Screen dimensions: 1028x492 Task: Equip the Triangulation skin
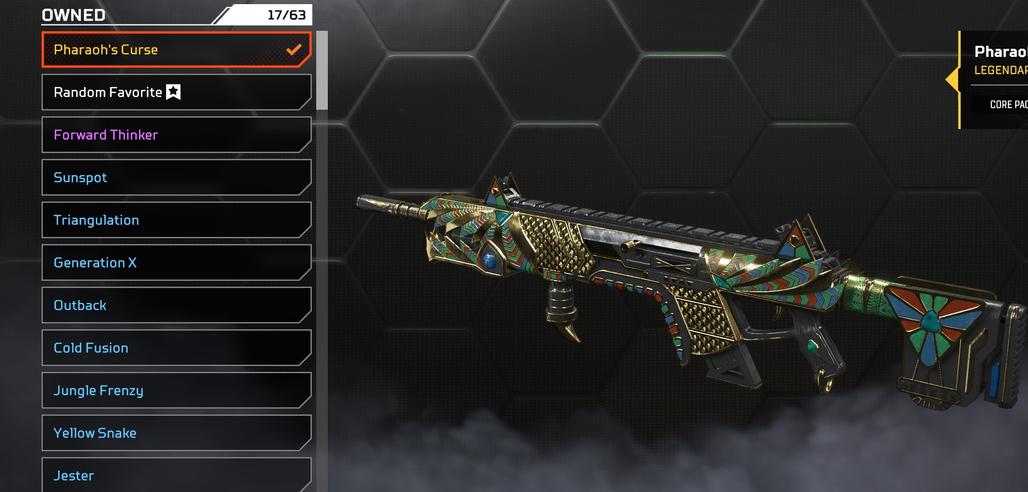click(176, 220)
